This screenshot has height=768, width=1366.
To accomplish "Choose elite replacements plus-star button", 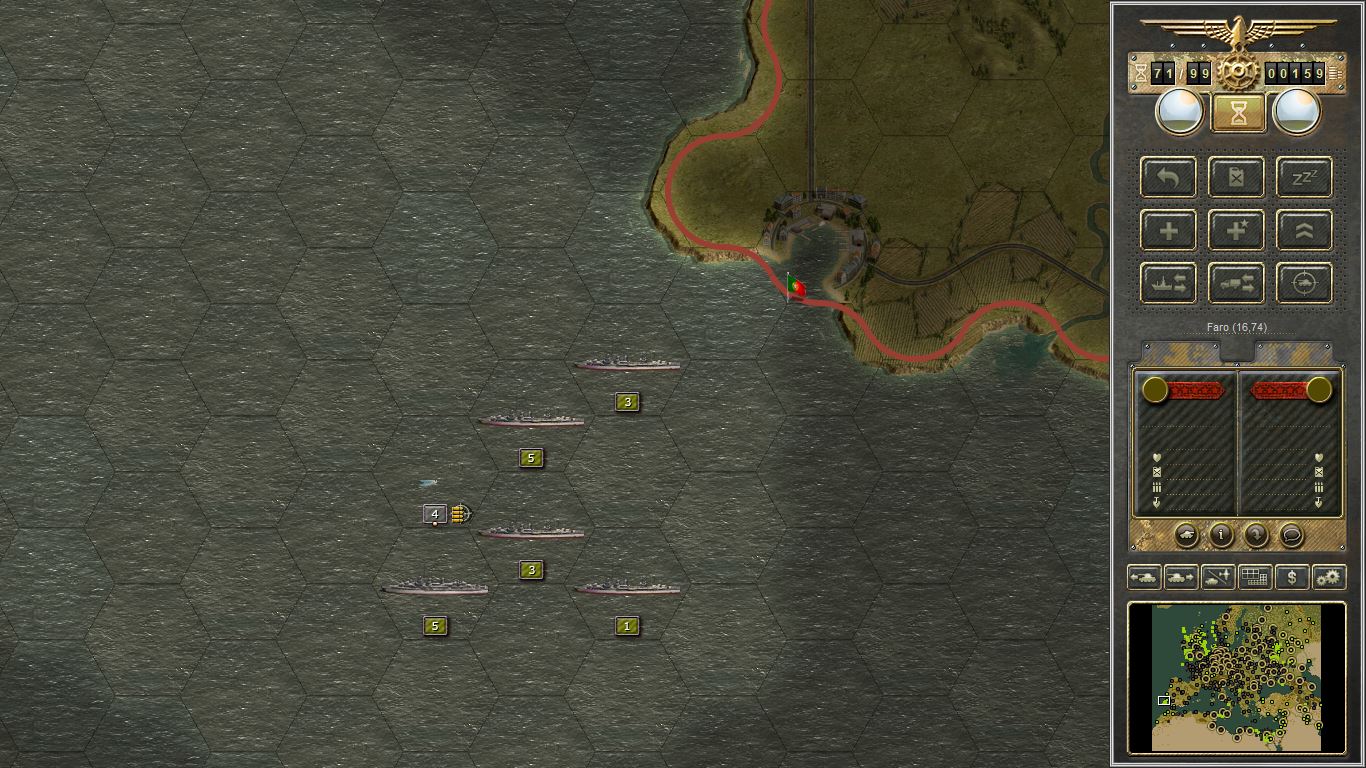I will (x=1237, y=231).
